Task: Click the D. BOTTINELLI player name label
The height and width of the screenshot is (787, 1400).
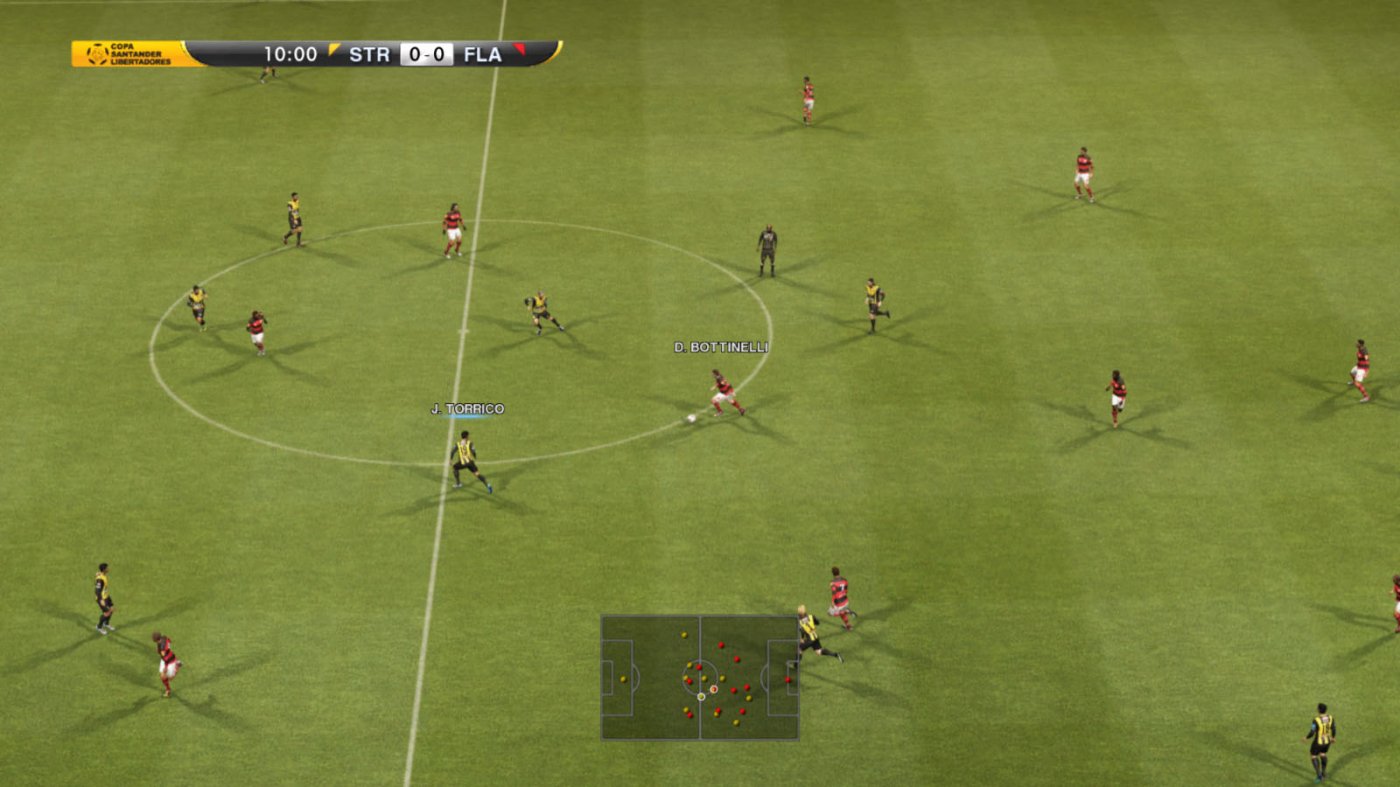Action: (722, 347)
